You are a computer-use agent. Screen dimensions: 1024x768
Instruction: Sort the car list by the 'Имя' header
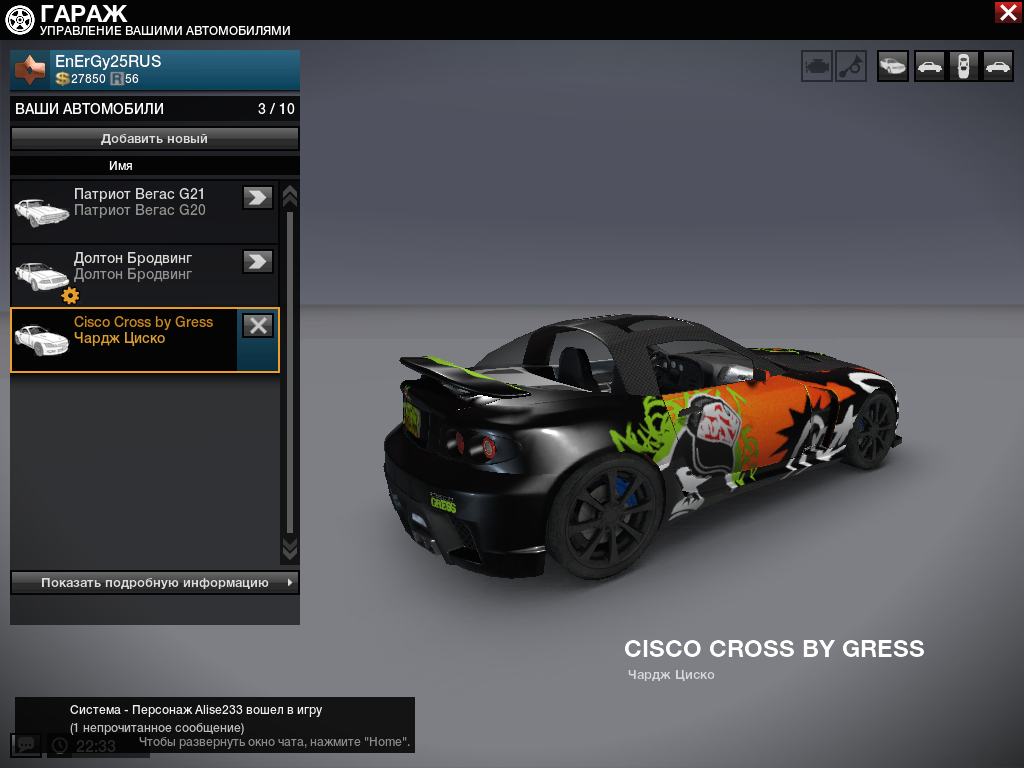coord(121,166)
